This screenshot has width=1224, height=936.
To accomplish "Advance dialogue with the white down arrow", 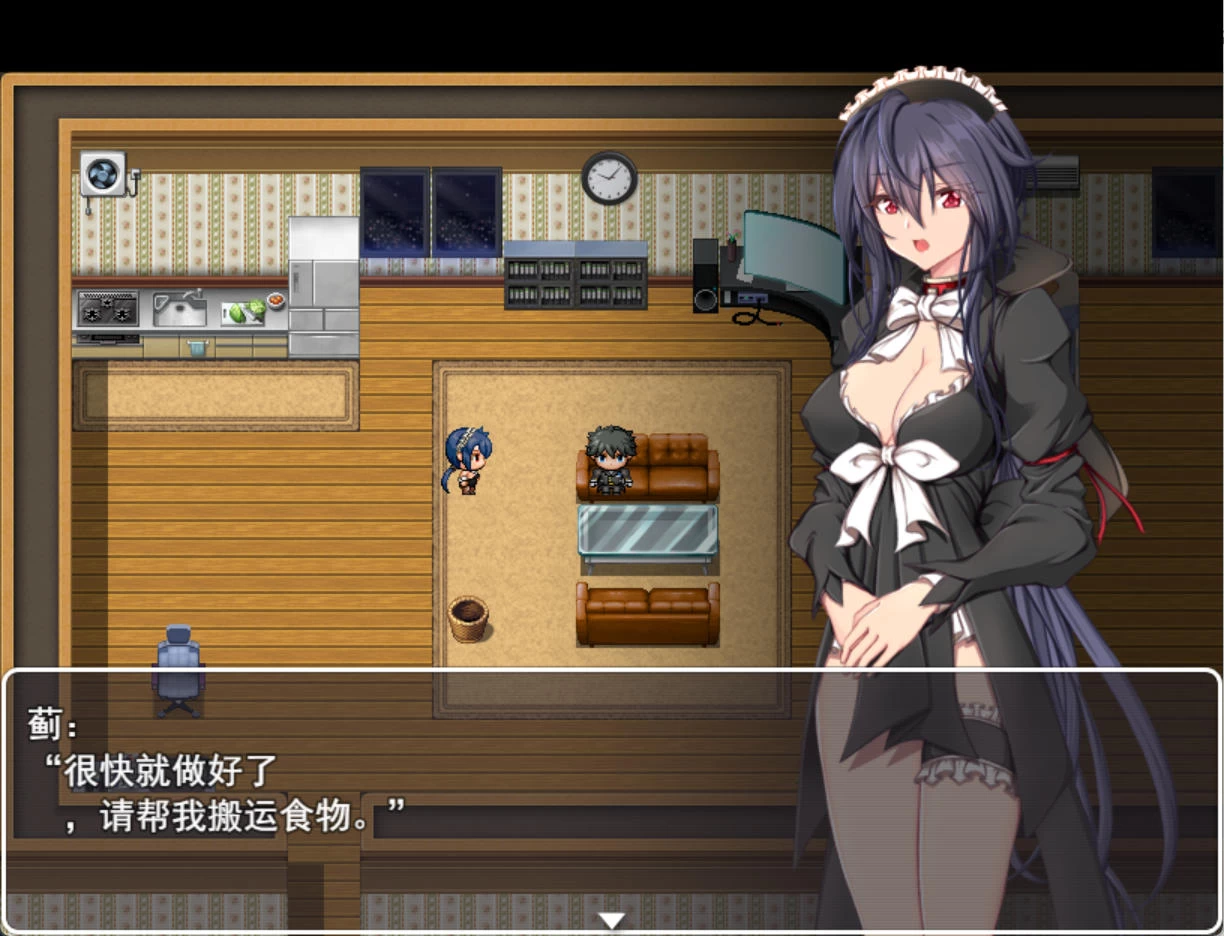I will (x=611, y=920).
